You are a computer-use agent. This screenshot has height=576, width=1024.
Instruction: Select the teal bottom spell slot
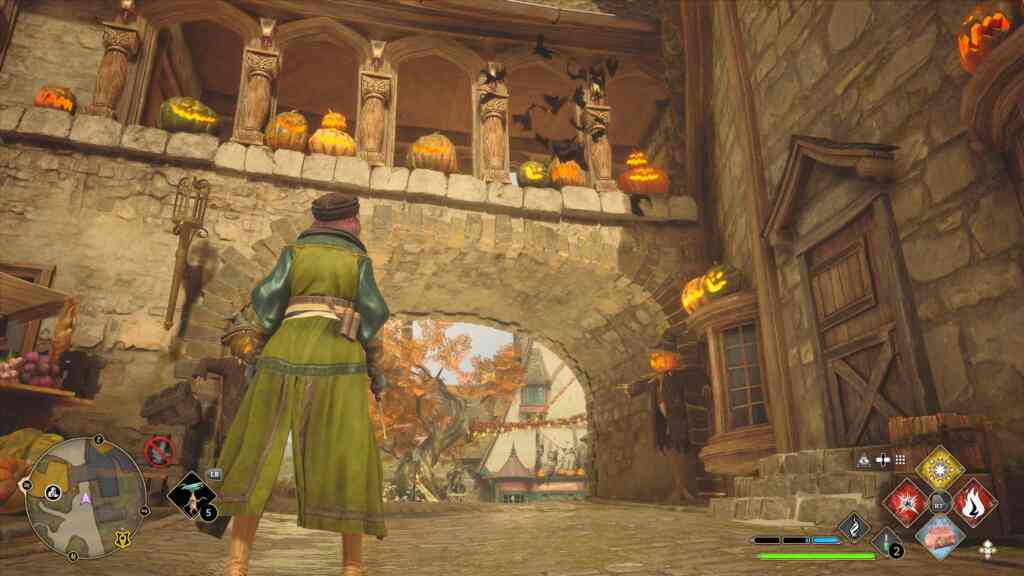pos(940,535)
